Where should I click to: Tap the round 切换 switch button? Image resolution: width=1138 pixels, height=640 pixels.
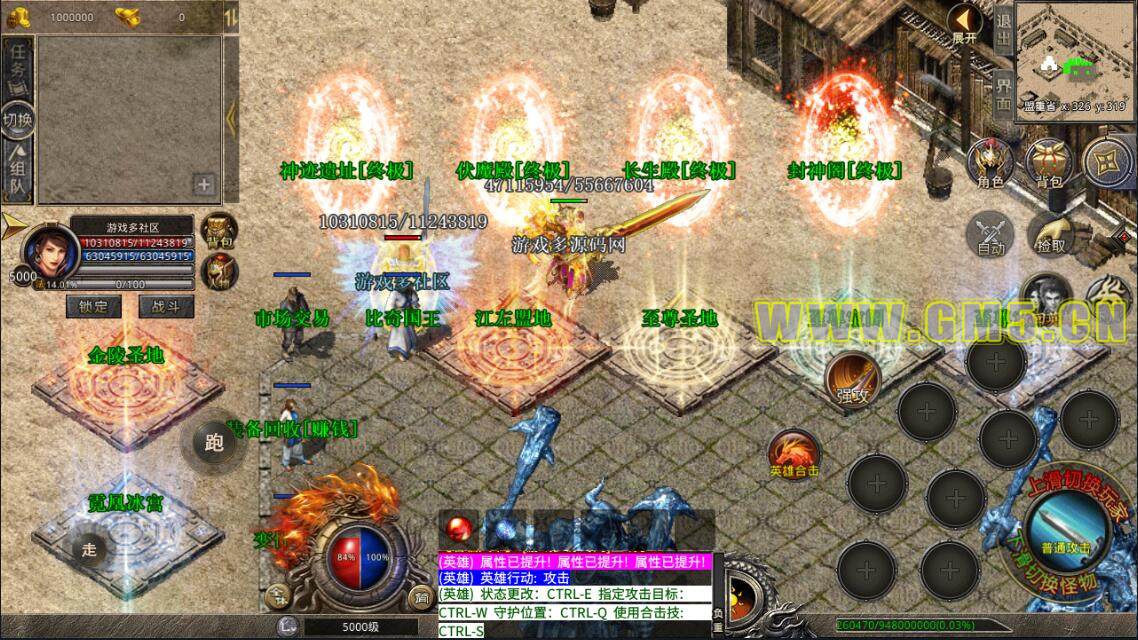pos(17,119)
